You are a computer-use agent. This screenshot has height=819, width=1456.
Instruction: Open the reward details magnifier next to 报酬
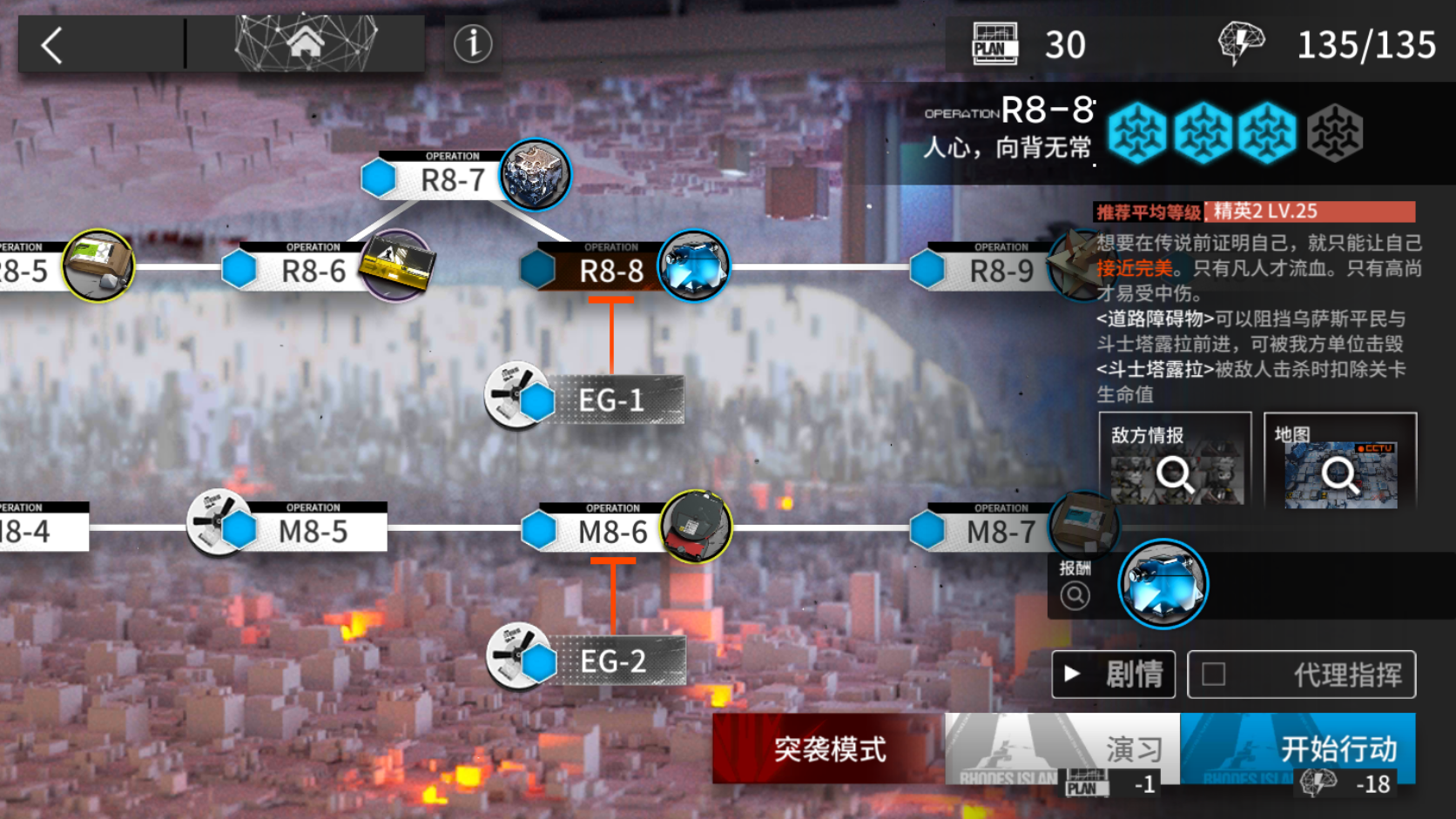1076,594
